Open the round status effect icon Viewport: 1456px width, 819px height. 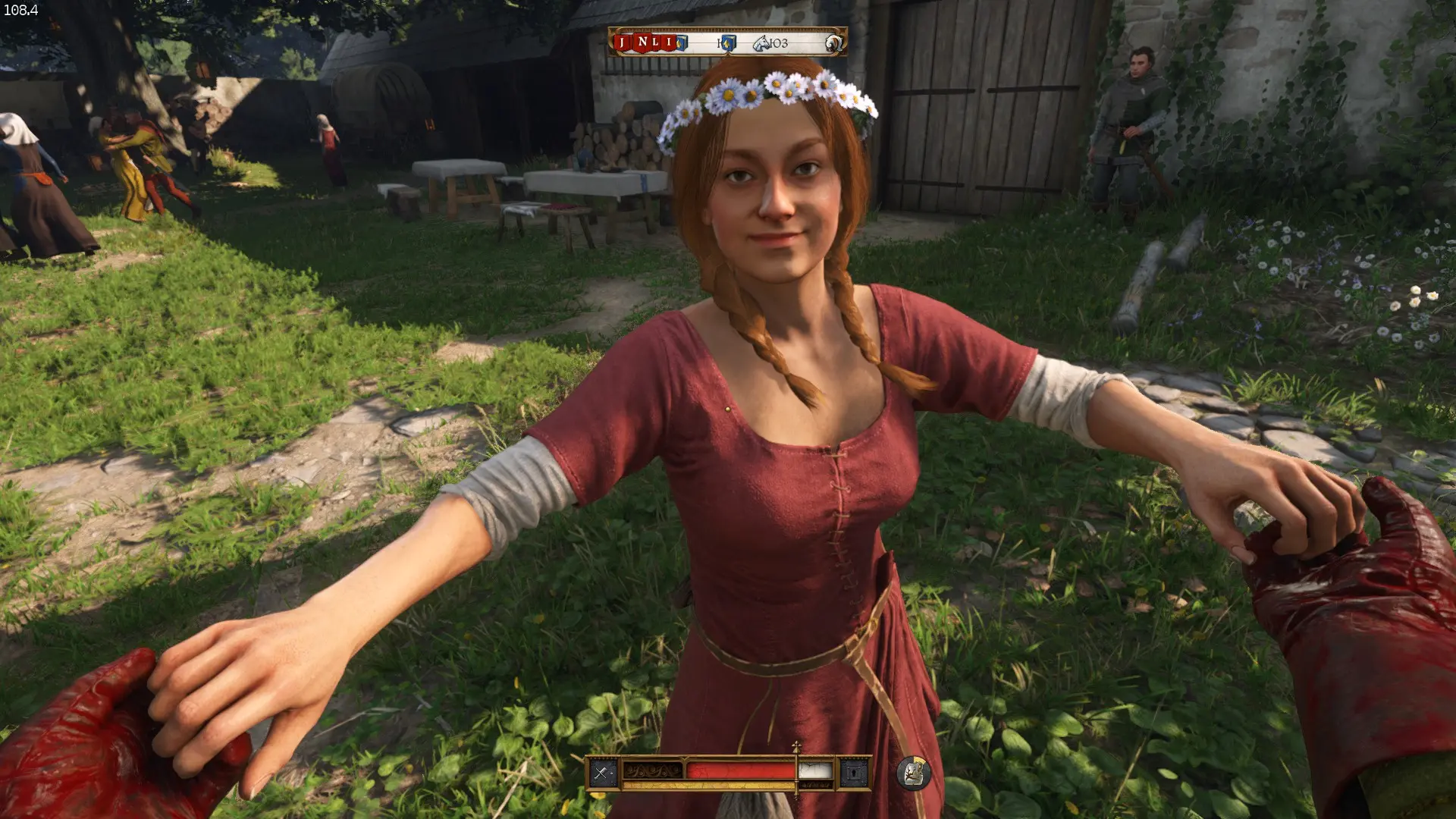click(x=913, y=773)
